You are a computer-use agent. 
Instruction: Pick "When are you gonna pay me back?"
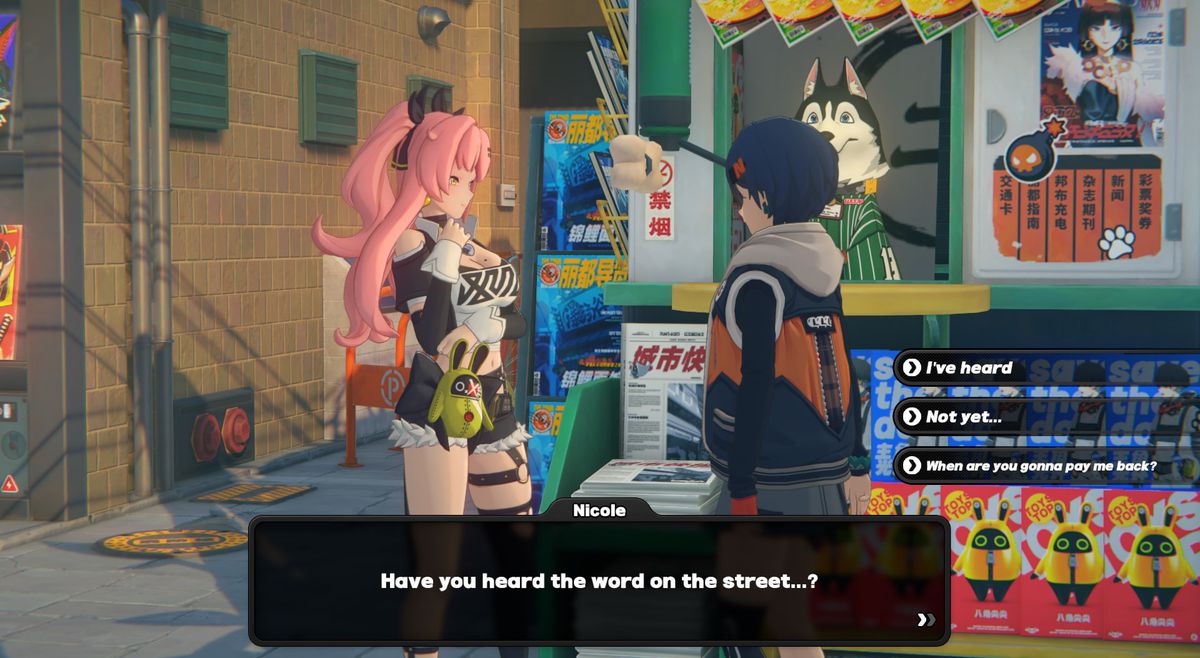[x=1040, y=466]
